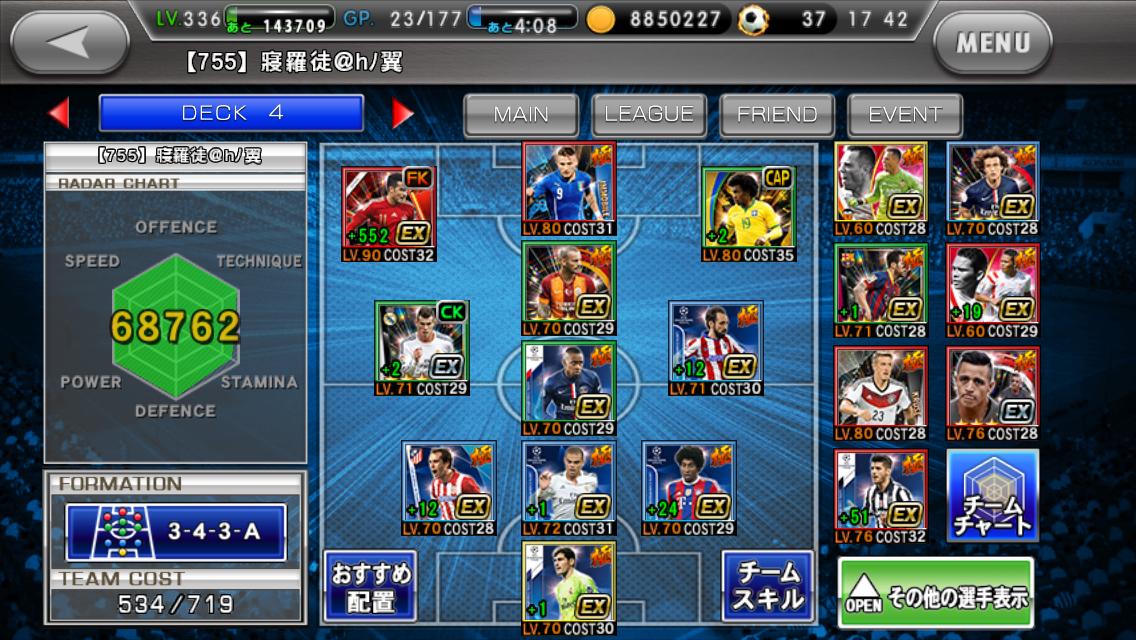Go back with the arrow button
Image resolution: width=1136 pixels, height=640 pixels.
[x=70, y=42]
